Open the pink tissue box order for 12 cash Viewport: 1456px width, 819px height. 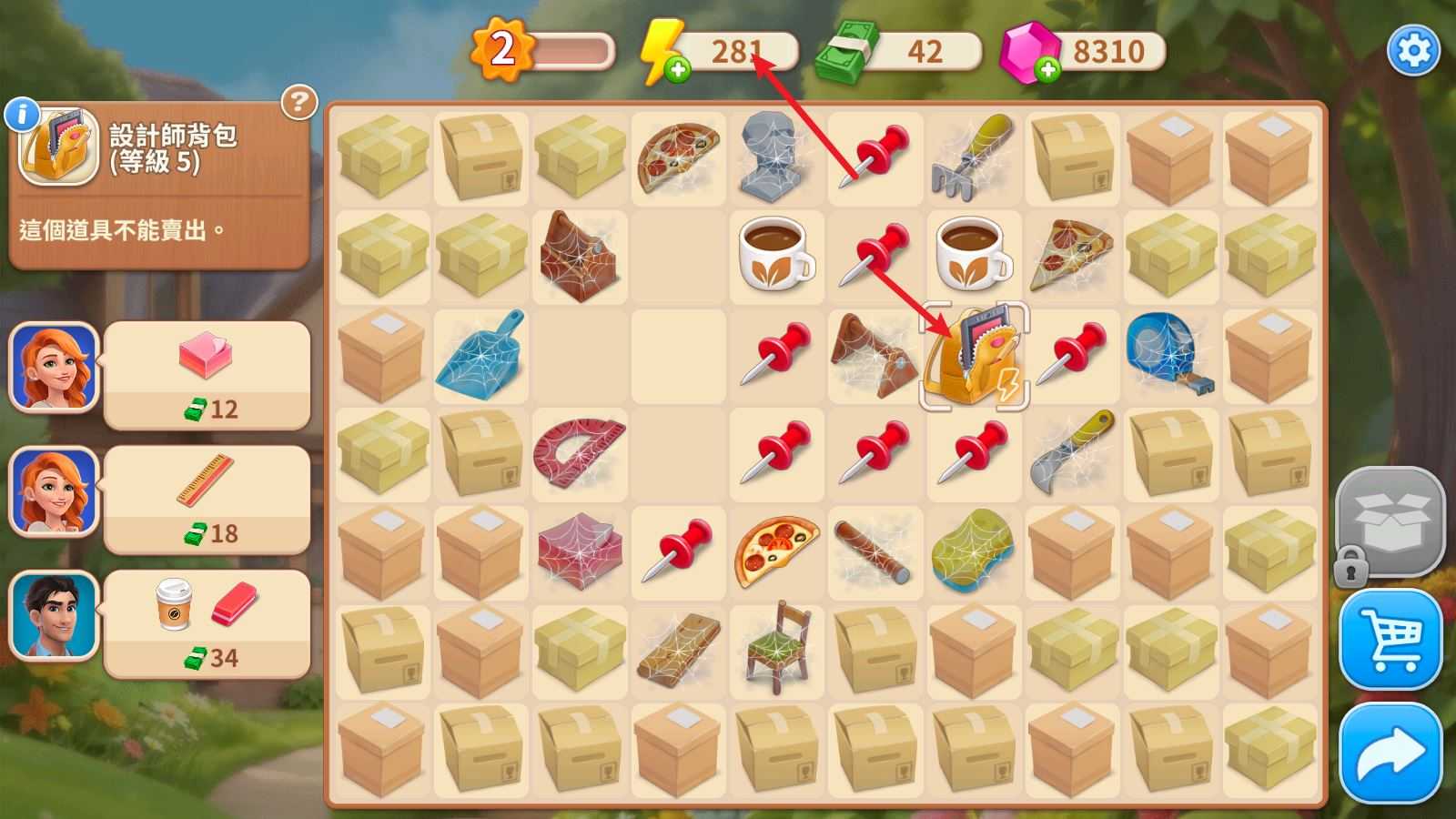pyautogui.click(x=207, y=375)
